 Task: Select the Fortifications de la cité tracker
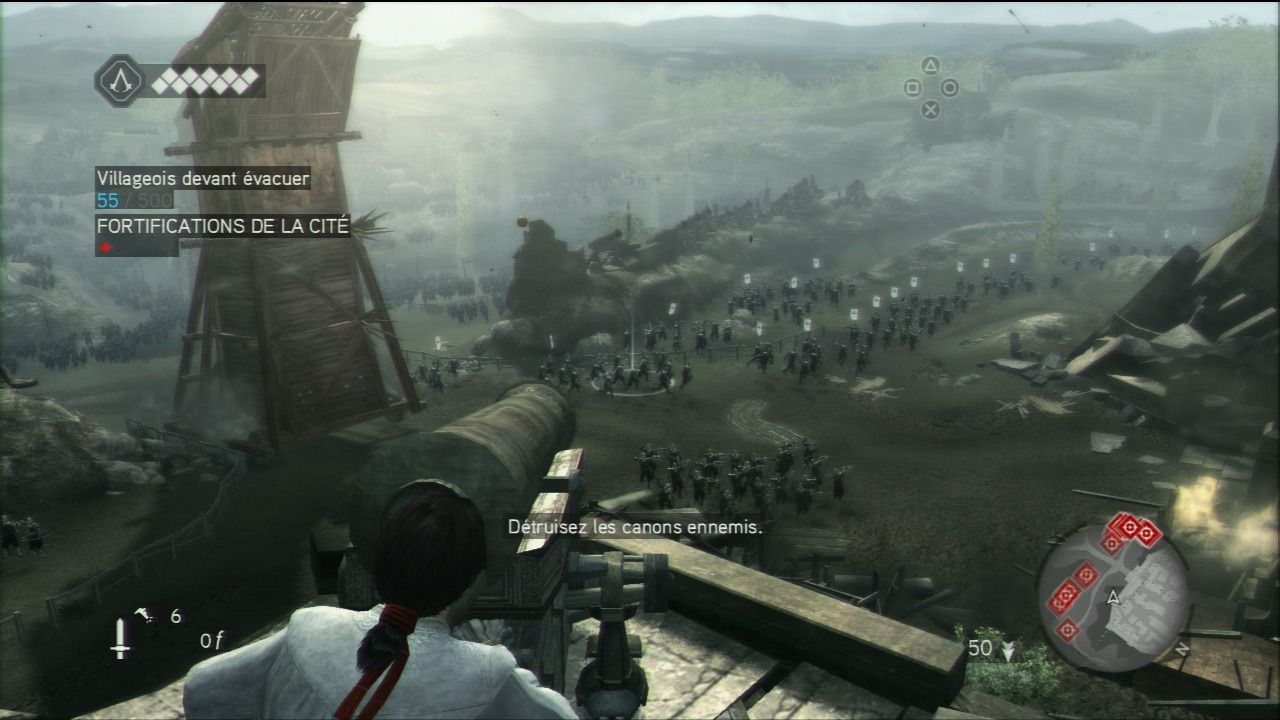pos(222,226)
